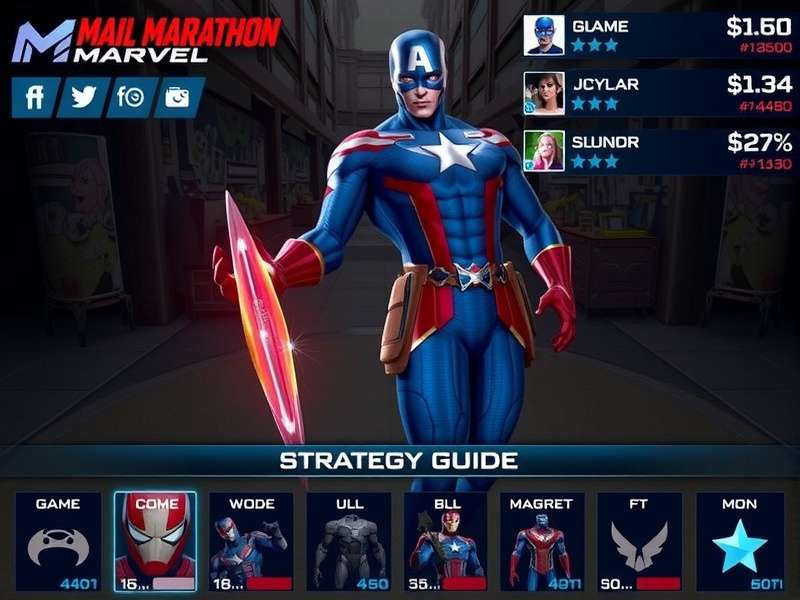
Task: Choose the MON blue star tile
Action: pos(740,541)
